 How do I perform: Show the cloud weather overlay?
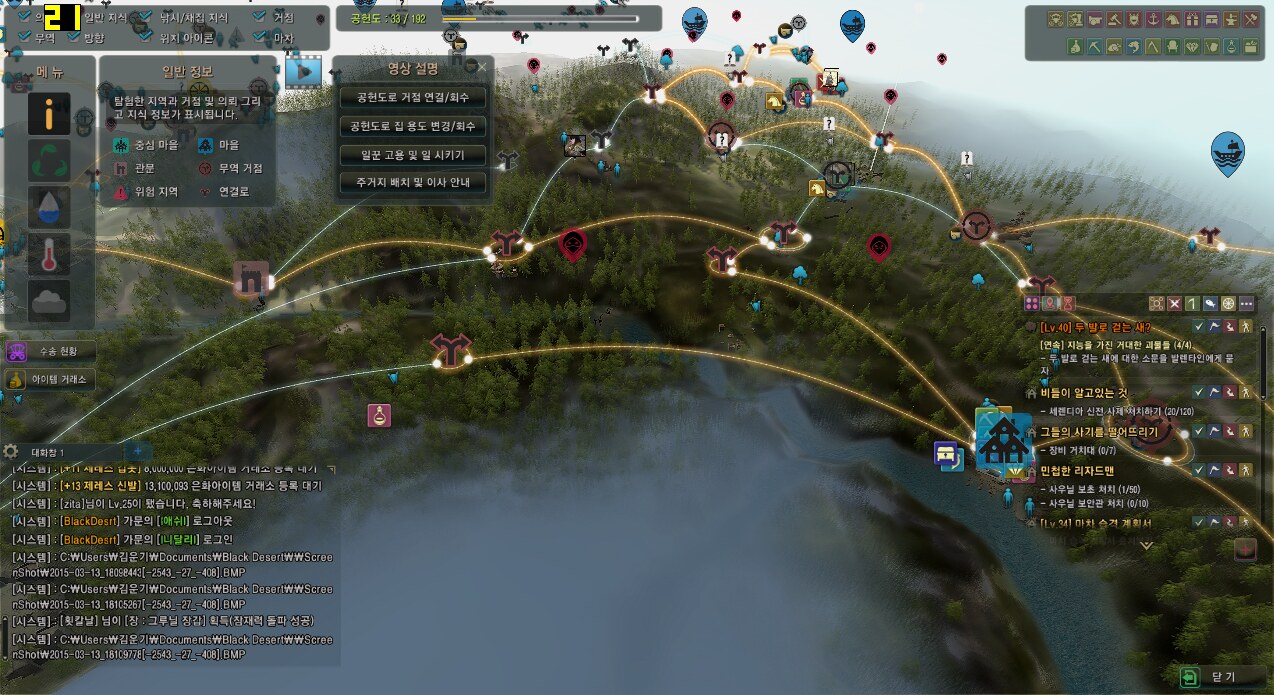coord(49,300)
